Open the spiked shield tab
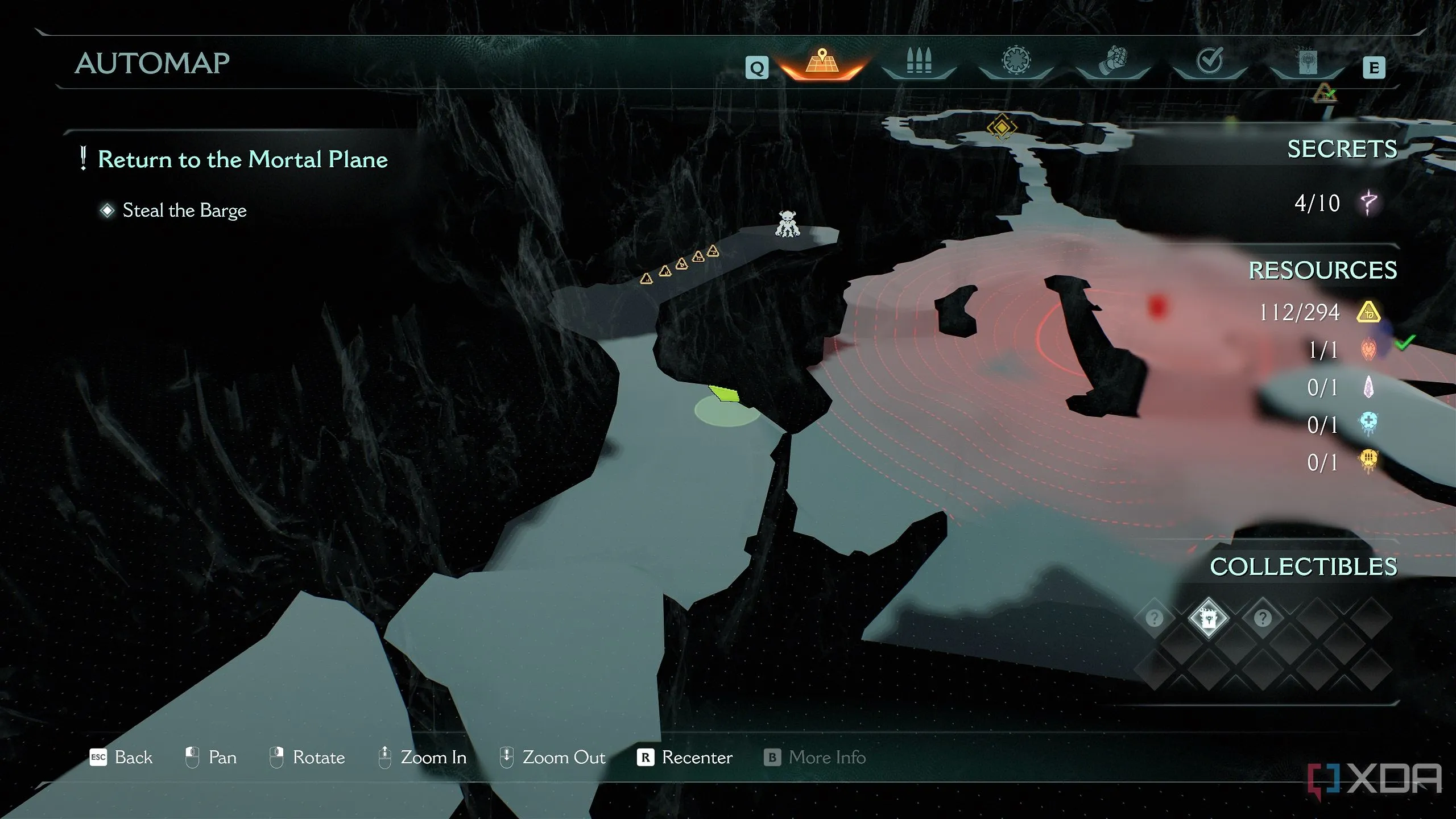Viewport: 1456px width, 819px height. point(1016,61)
